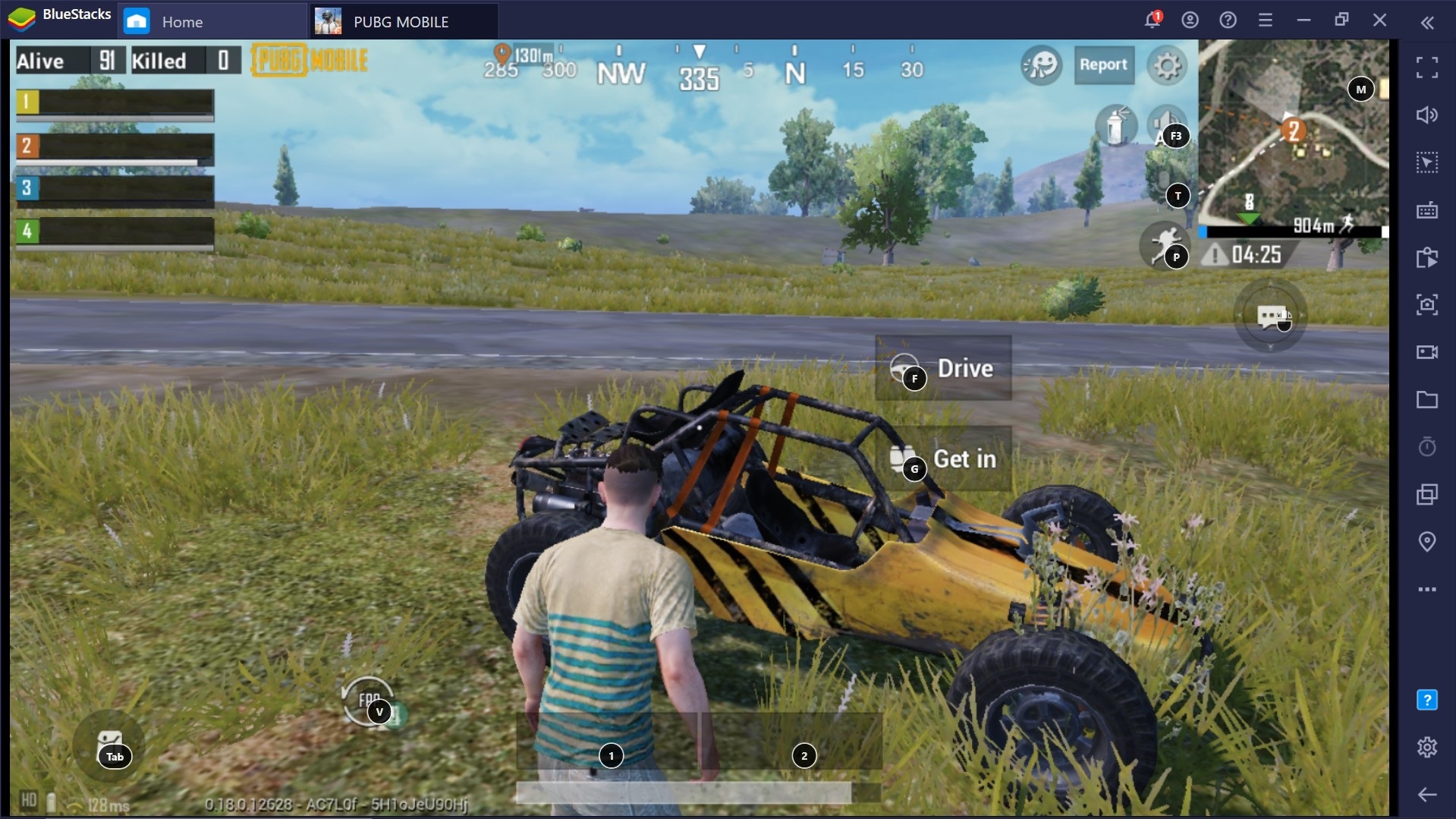Click Drive to enter the buggy
Image resolution: width=1456 pixels, height=819 pixels.
(943, 368)
